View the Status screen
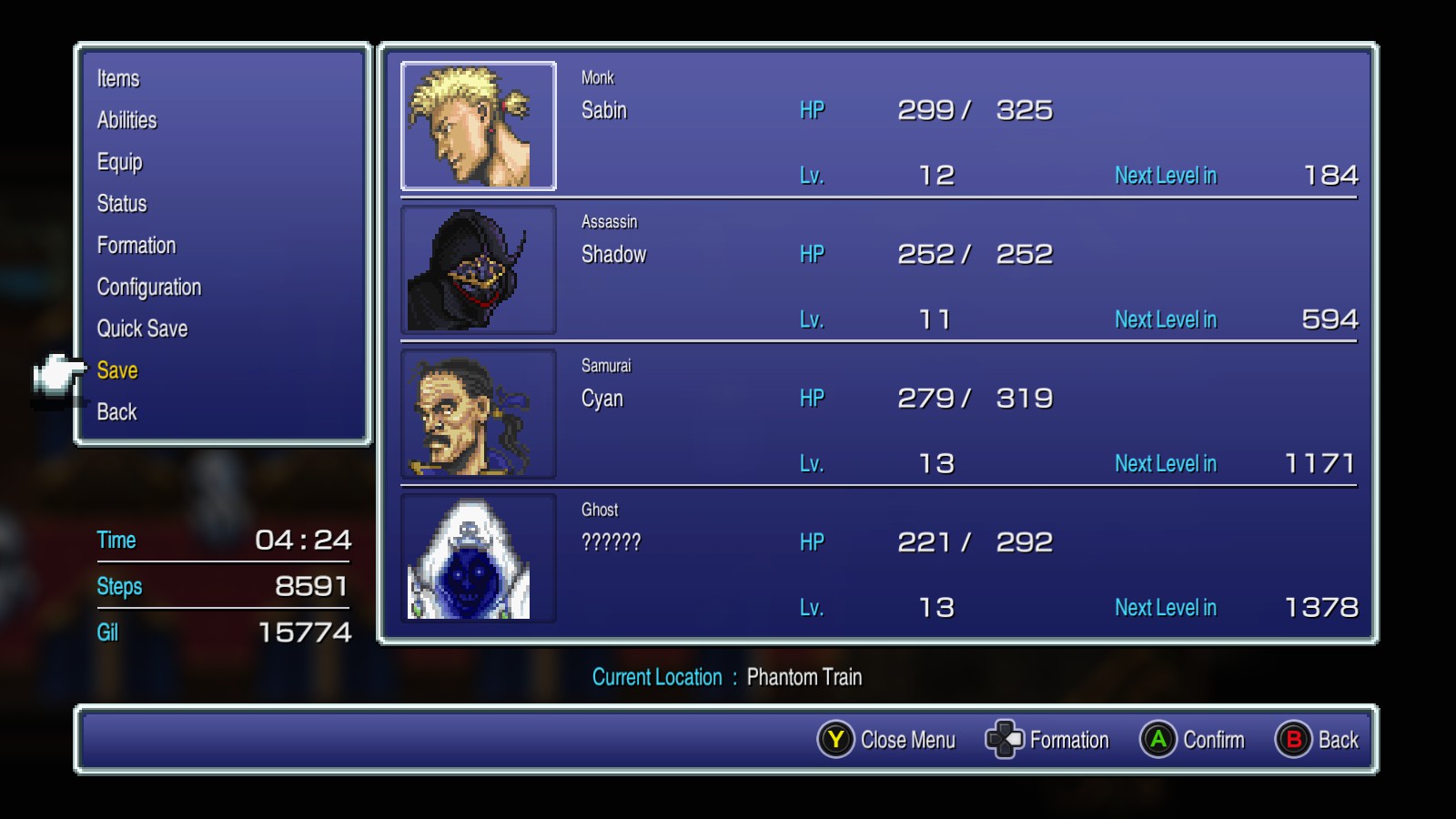 pyautogui.click(x=122, y=204)
